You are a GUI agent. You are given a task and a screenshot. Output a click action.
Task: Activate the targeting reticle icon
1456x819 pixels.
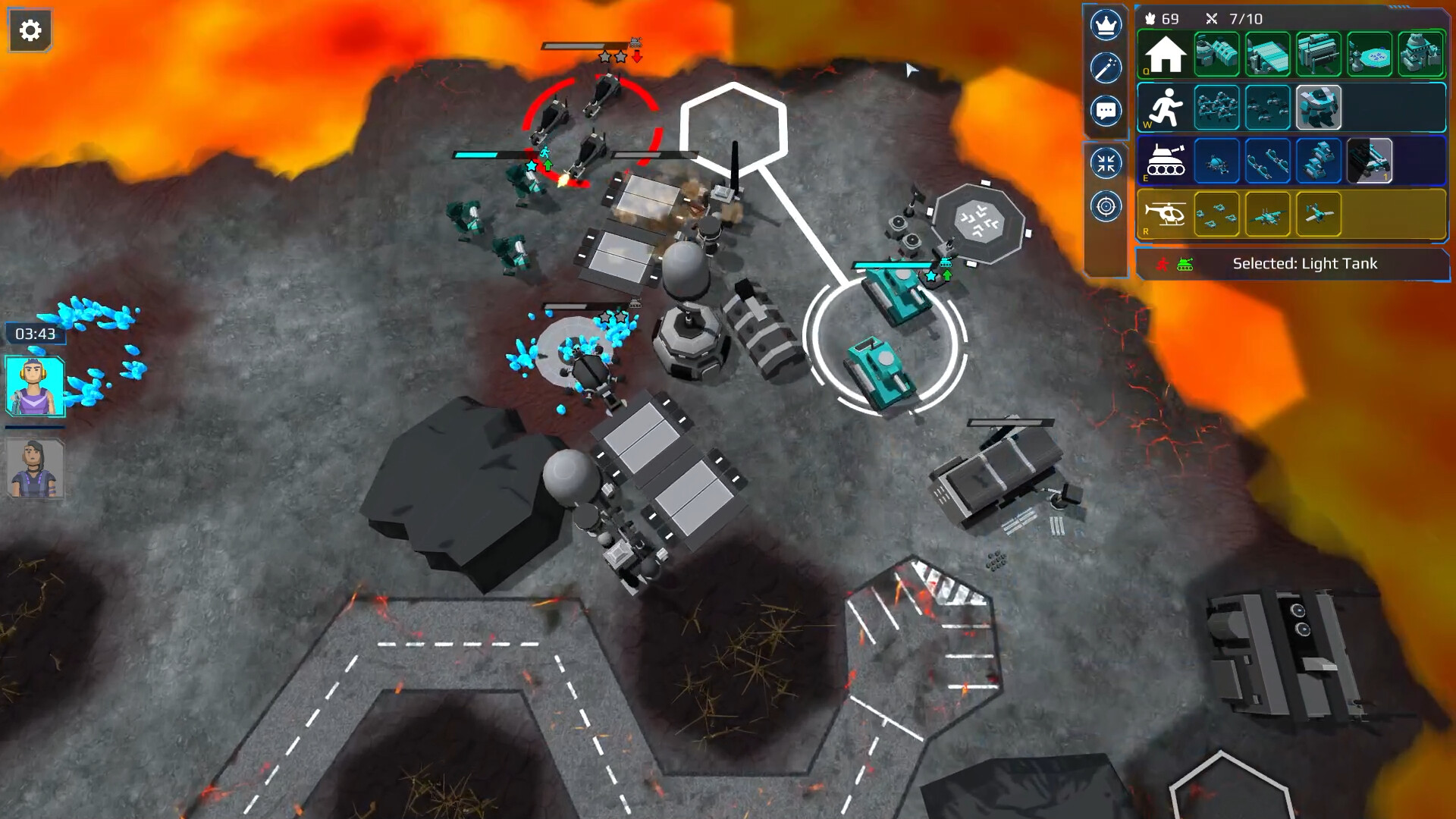[1106, 205]
